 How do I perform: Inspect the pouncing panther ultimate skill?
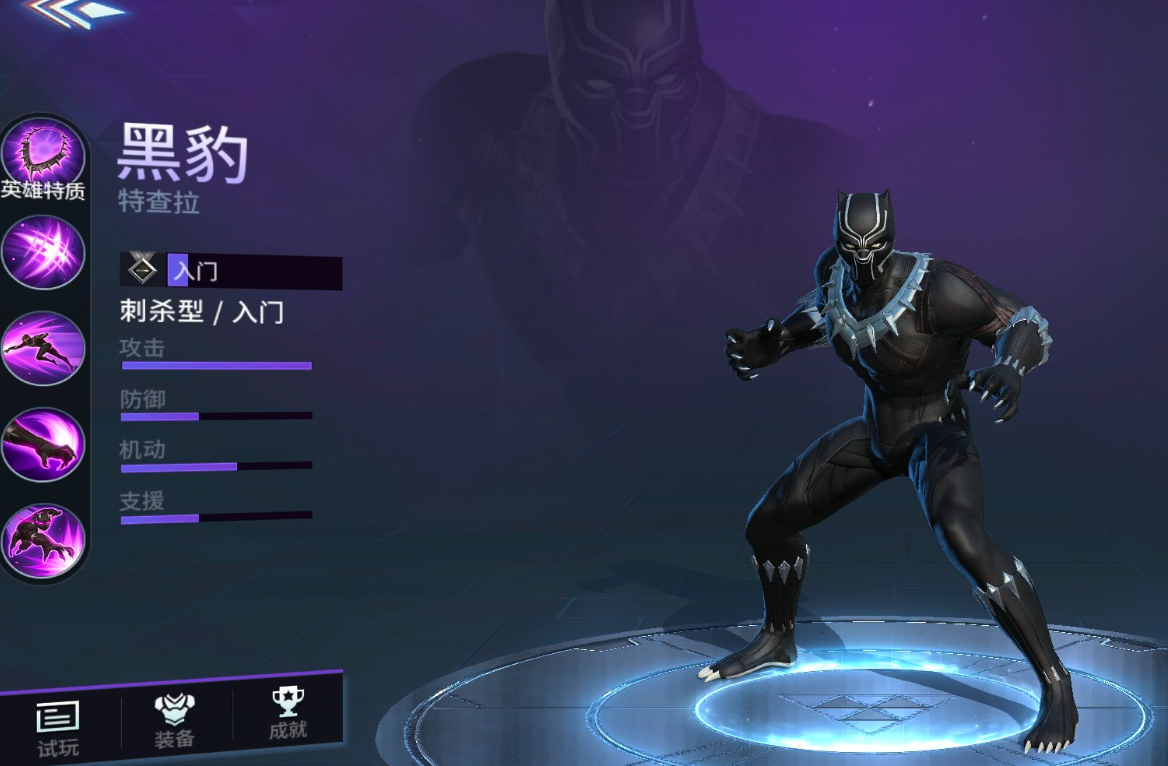click(43, 540)
